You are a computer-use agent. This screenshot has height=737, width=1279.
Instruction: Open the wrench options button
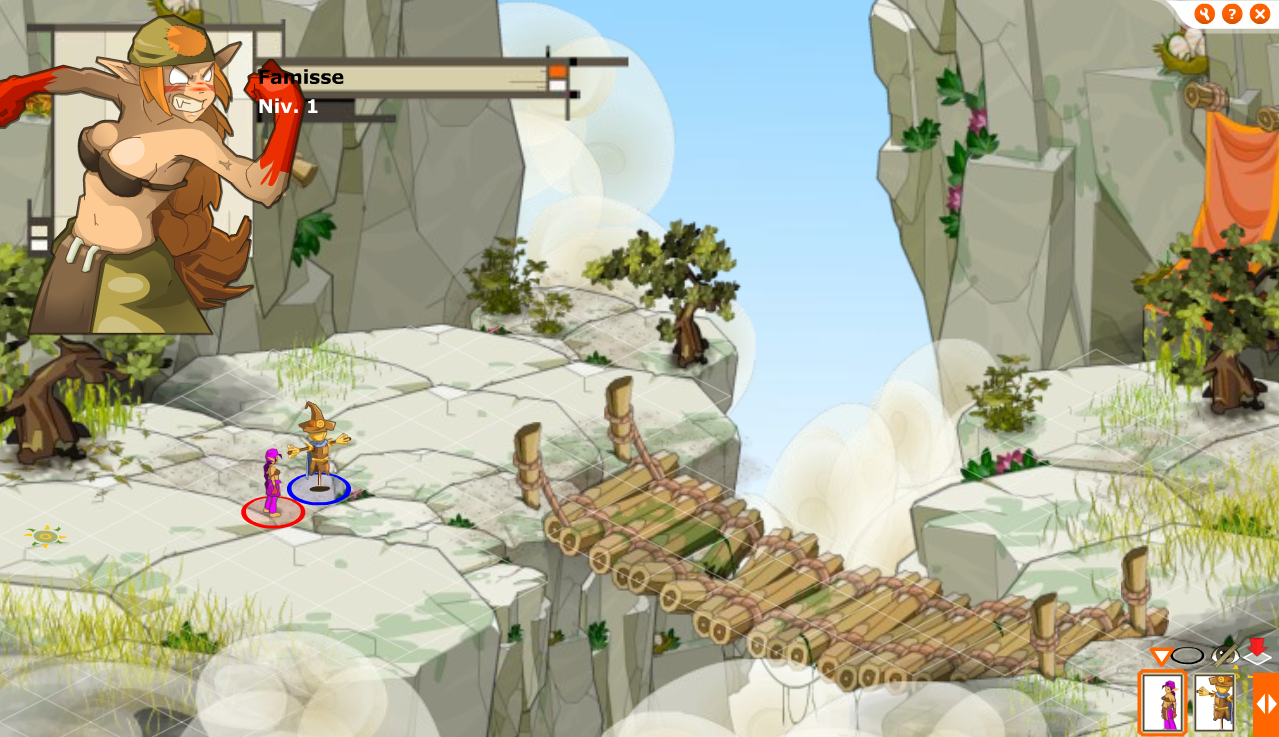click(1205, 14)
